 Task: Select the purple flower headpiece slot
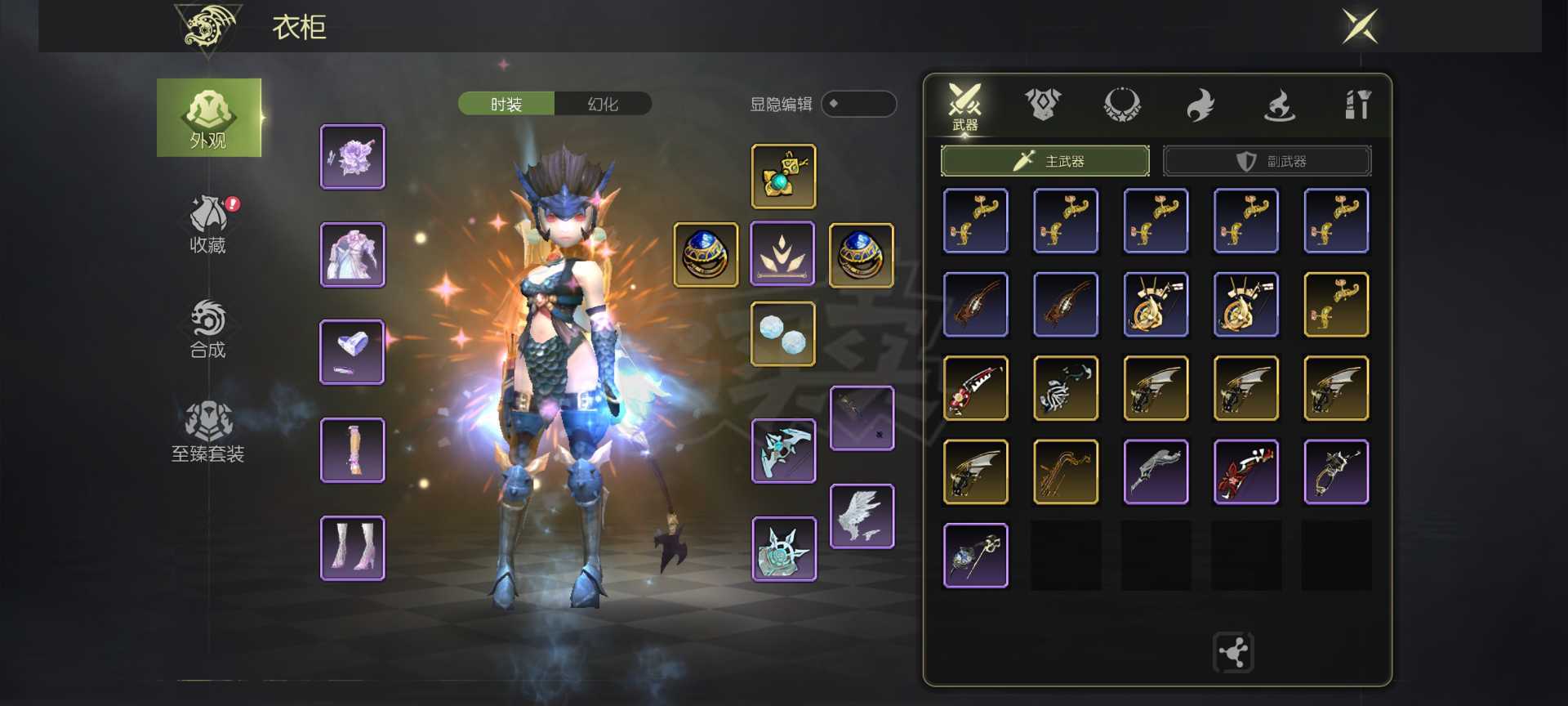click(x=353, y=157)
